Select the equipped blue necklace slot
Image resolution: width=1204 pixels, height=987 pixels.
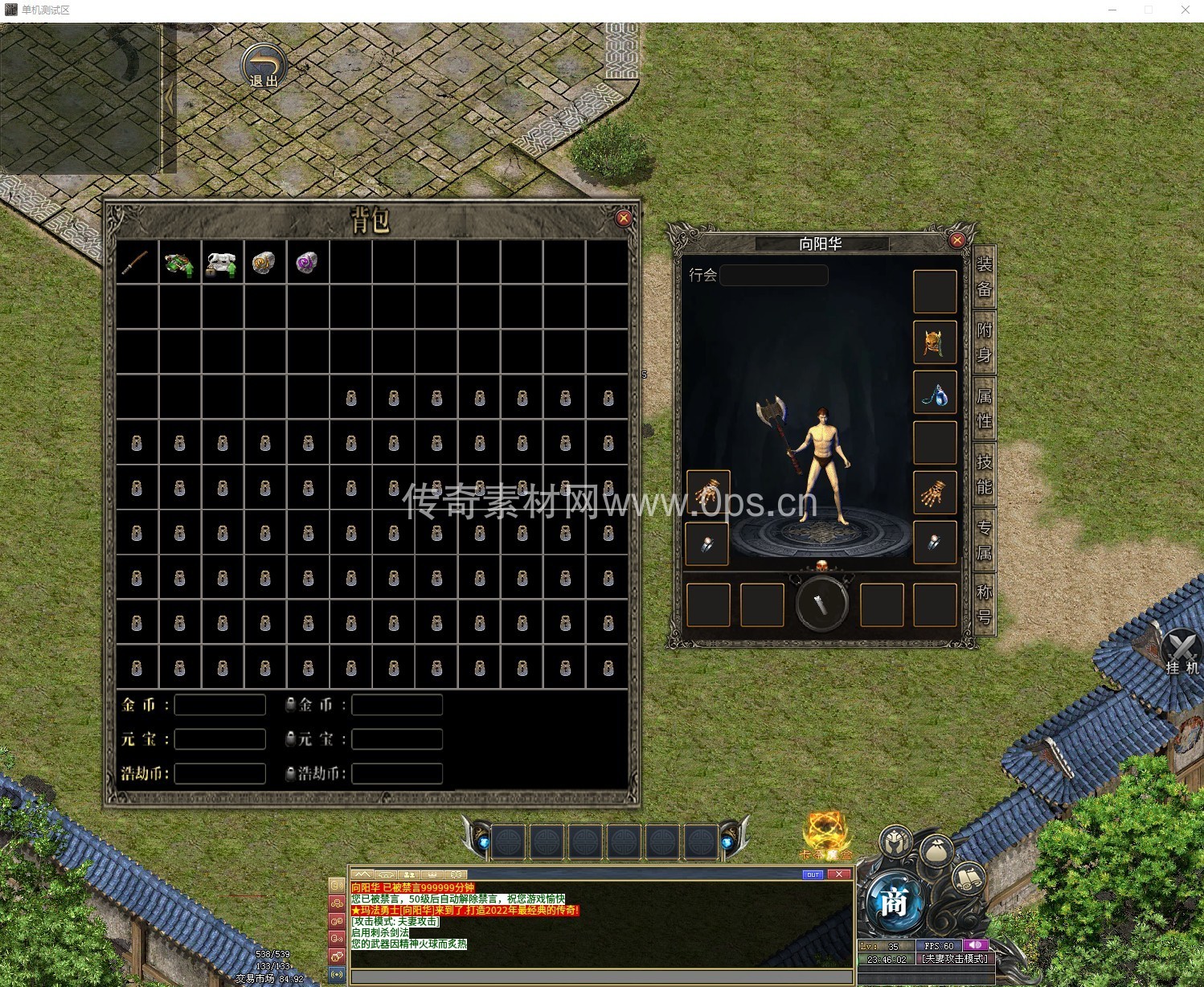click(x=934, y=394)
